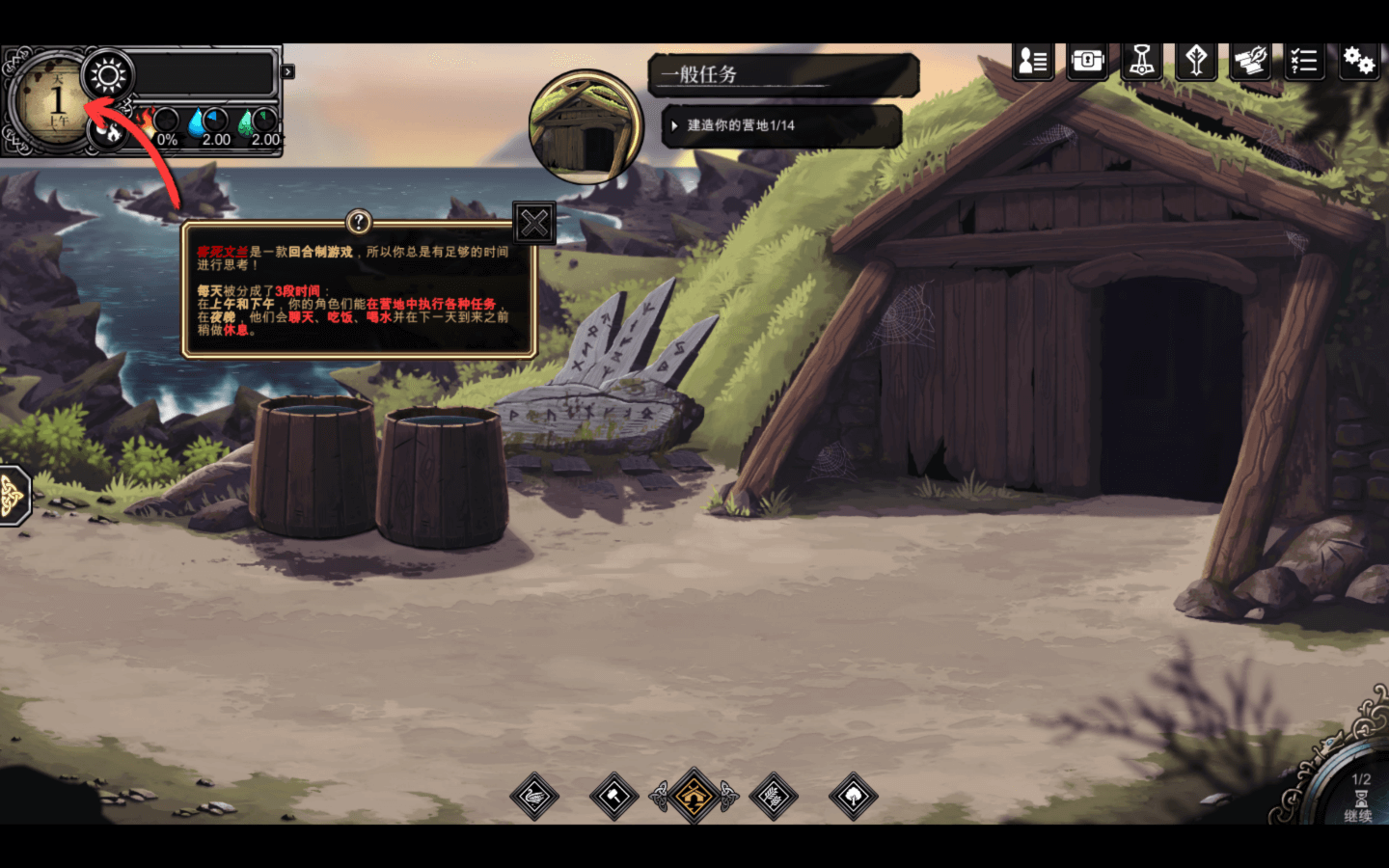
Task: Open the tree rune panel
Action: coord(1197,61)
